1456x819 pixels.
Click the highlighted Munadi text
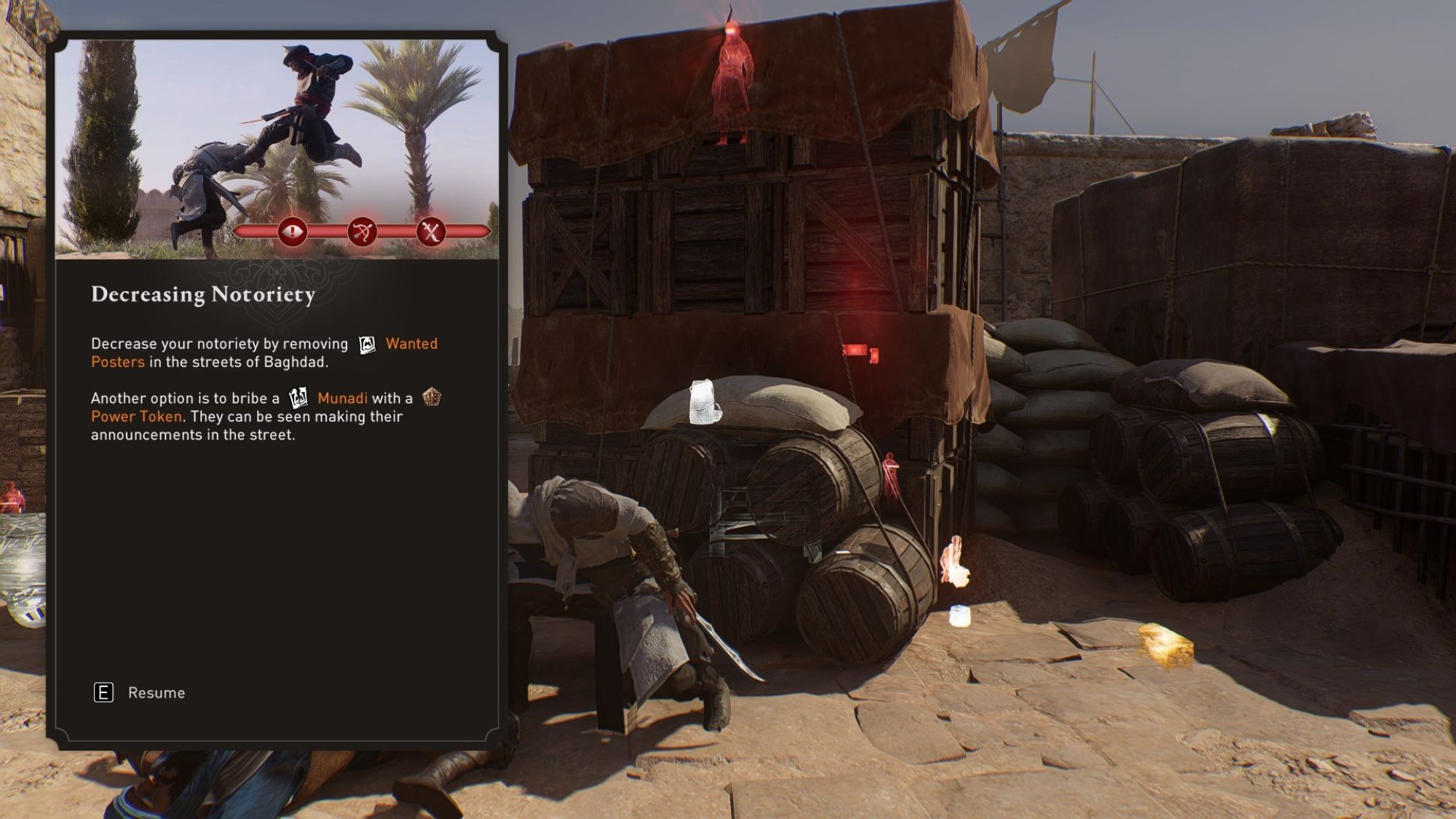342,397
